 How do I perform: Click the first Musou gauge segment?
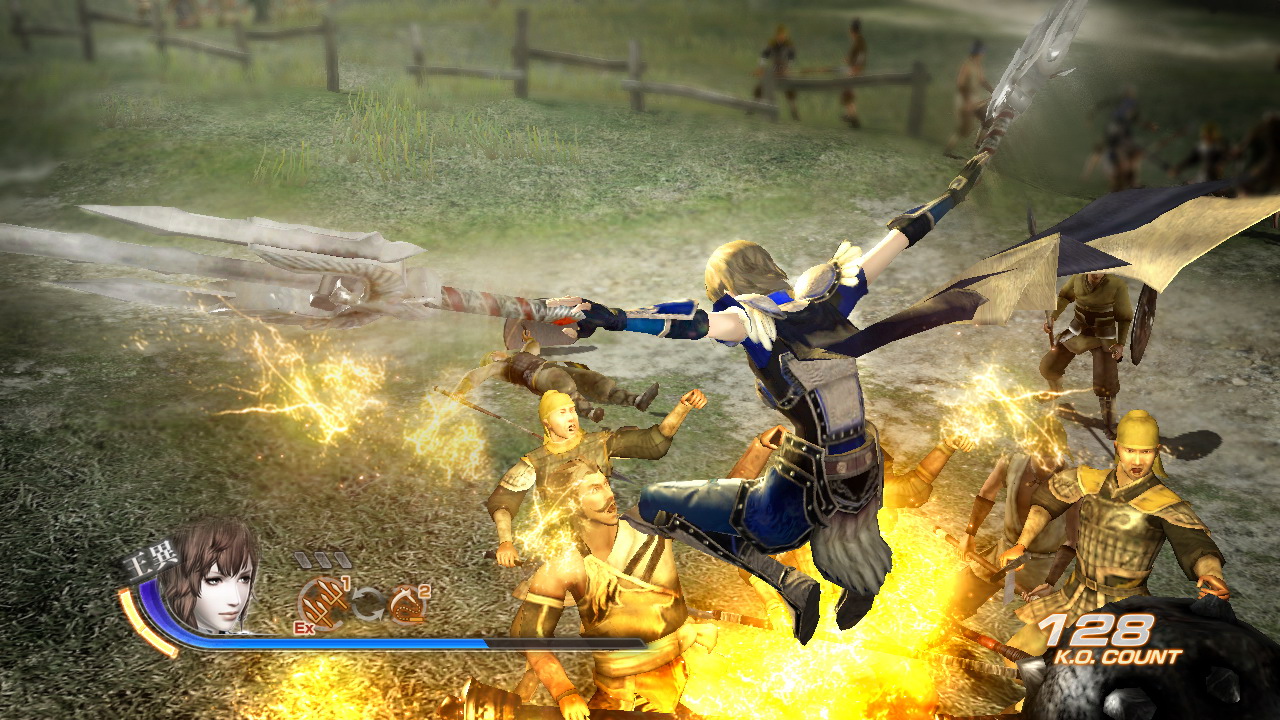point(305,558)
